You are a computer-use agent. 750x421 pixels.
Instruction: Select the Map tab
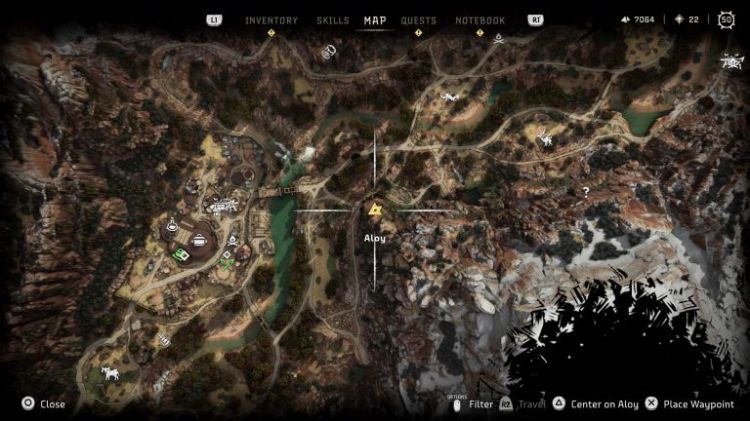(375, 20)
